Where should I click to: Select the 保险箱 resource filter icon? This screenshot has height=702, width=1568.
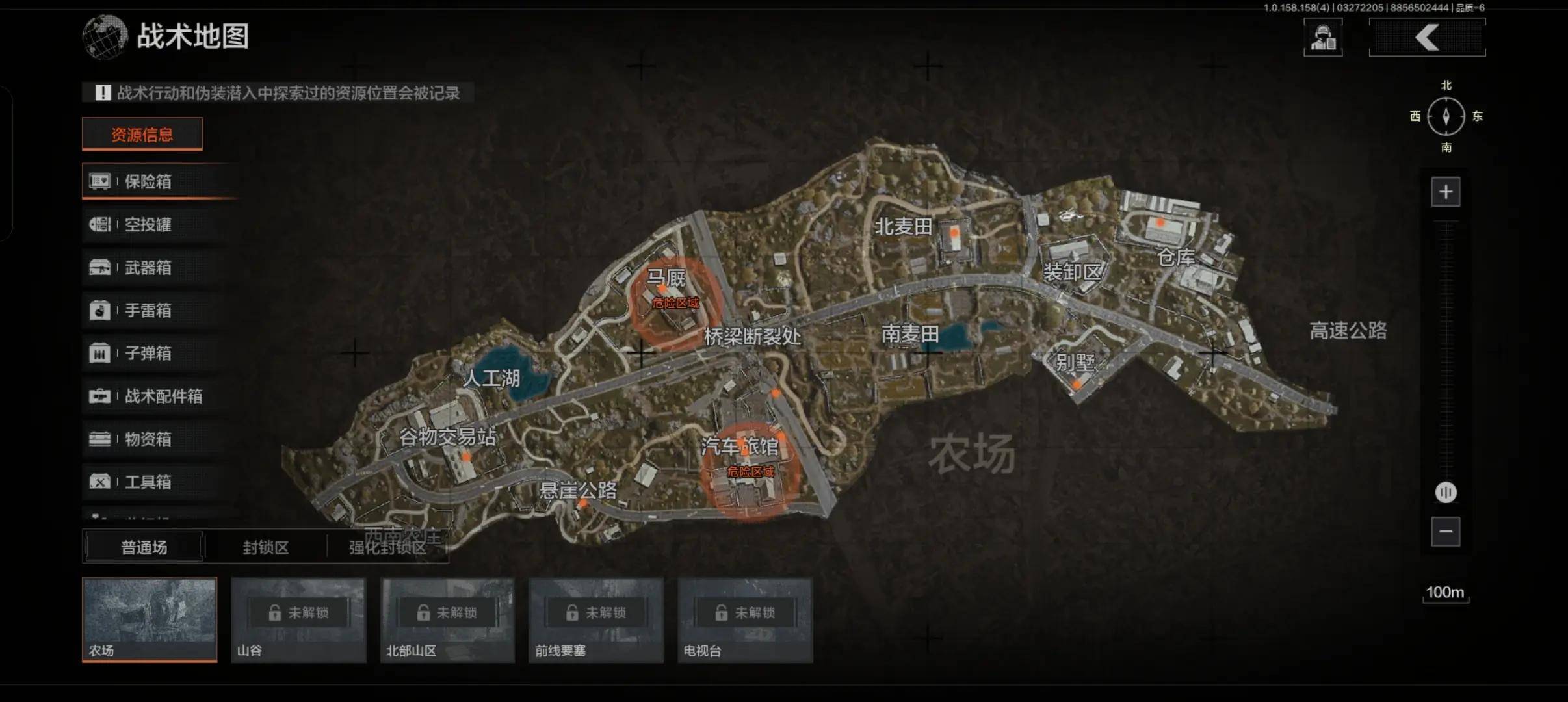click(101, 182)
